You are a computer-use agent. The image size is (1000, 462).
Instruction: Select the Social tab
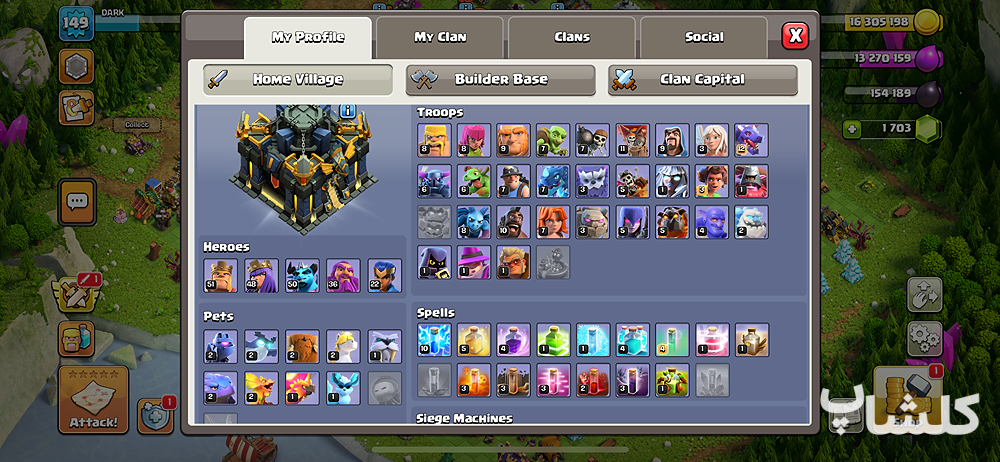tap(704, 38)
